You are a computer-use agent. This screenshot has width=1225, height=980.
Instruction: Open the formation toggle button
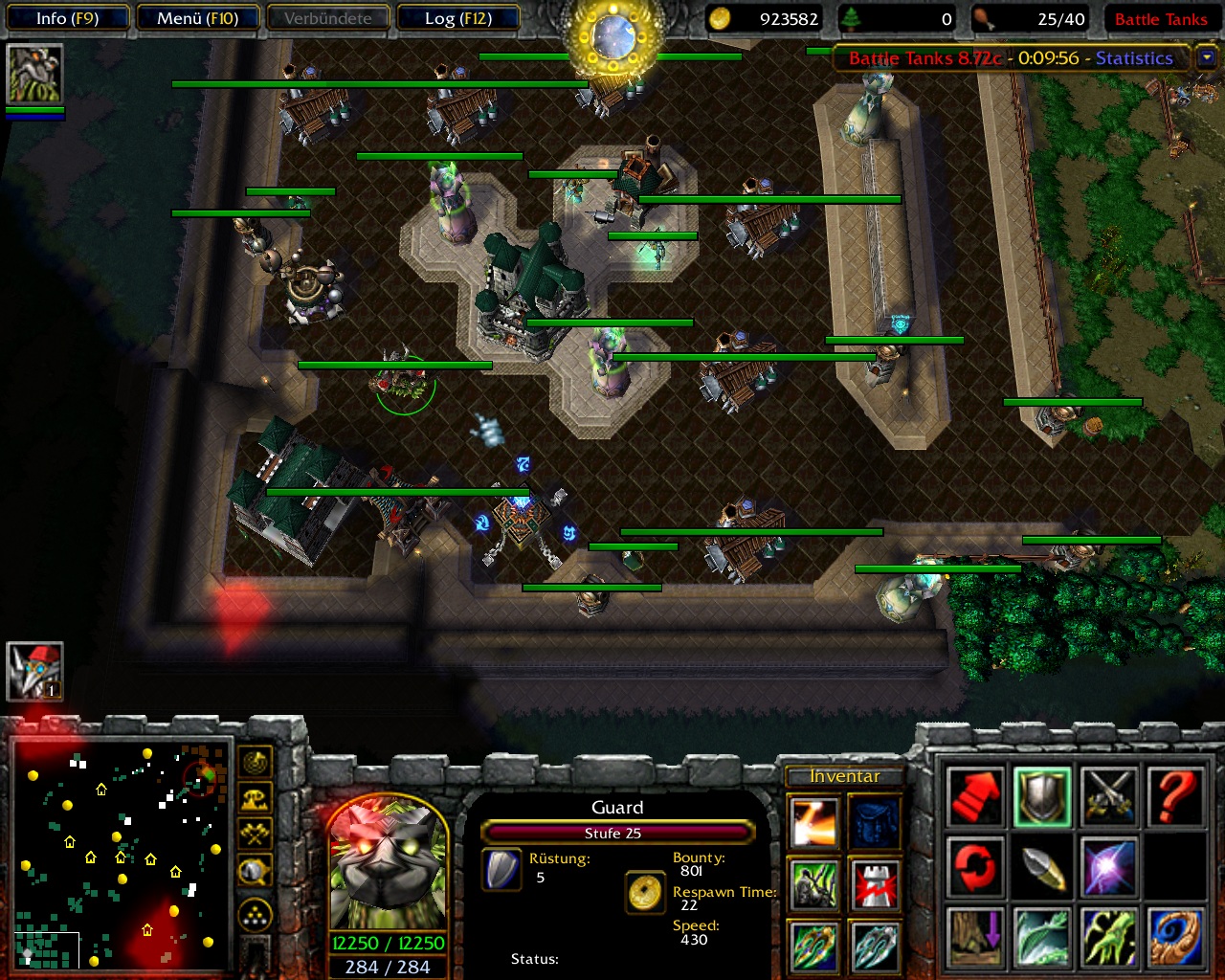tap(255, 916)
